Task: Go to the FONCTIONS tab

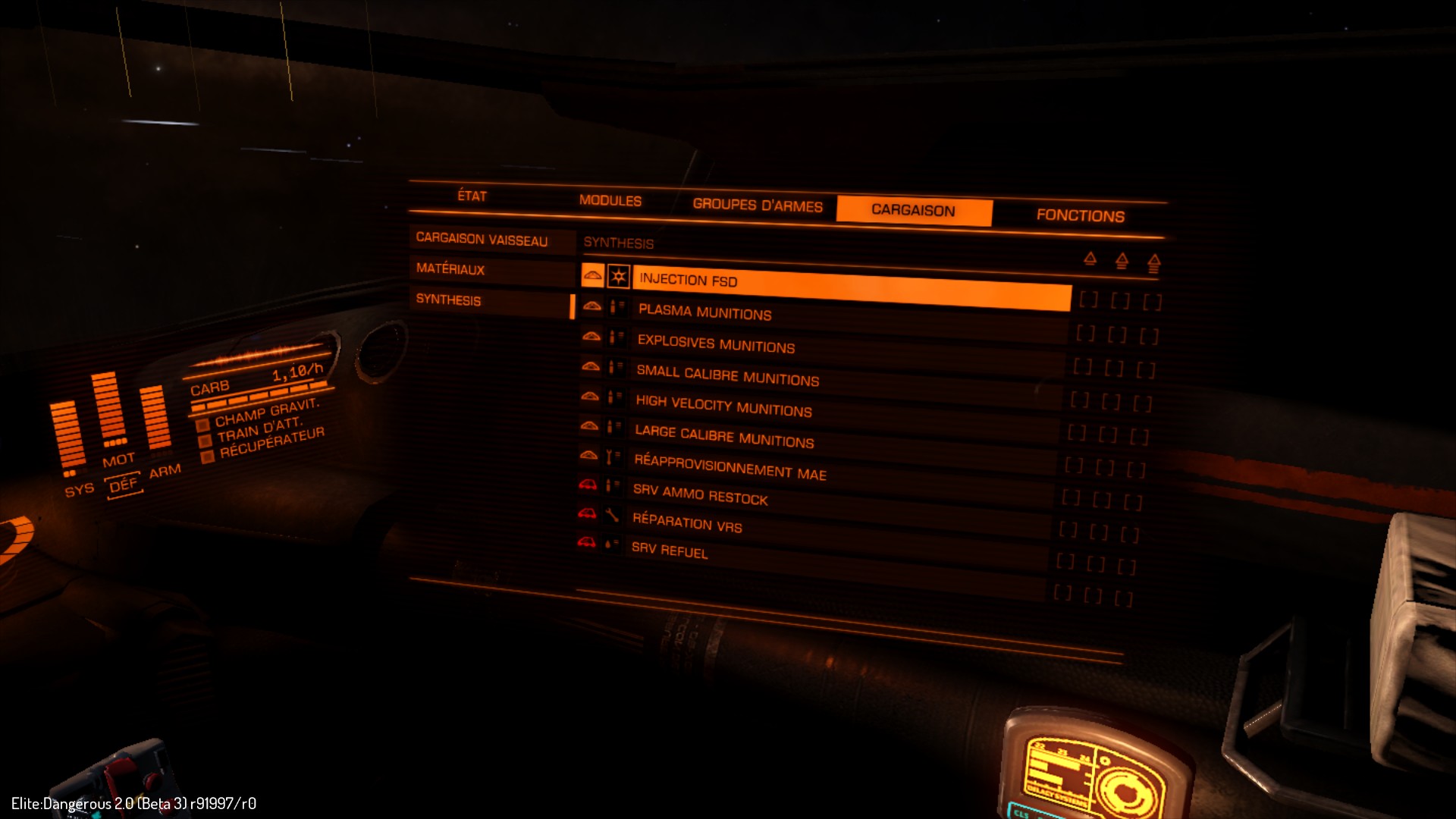Action: [x=1080, y=216]
